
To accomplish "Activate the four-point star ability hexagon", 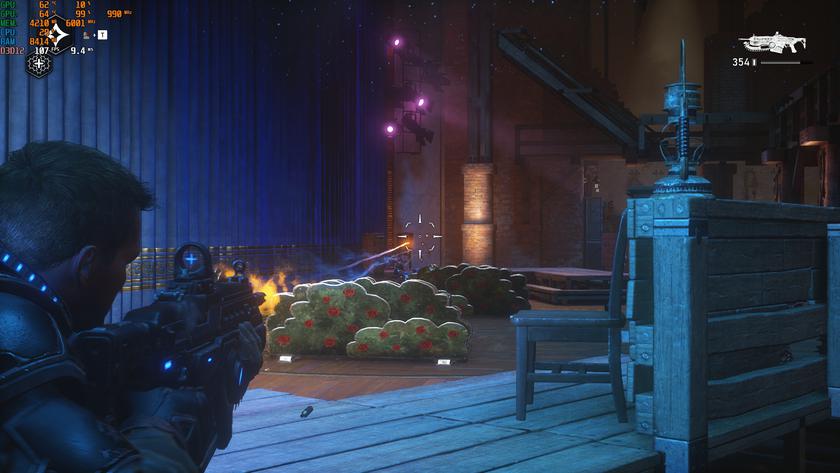I will coord(58,35).
